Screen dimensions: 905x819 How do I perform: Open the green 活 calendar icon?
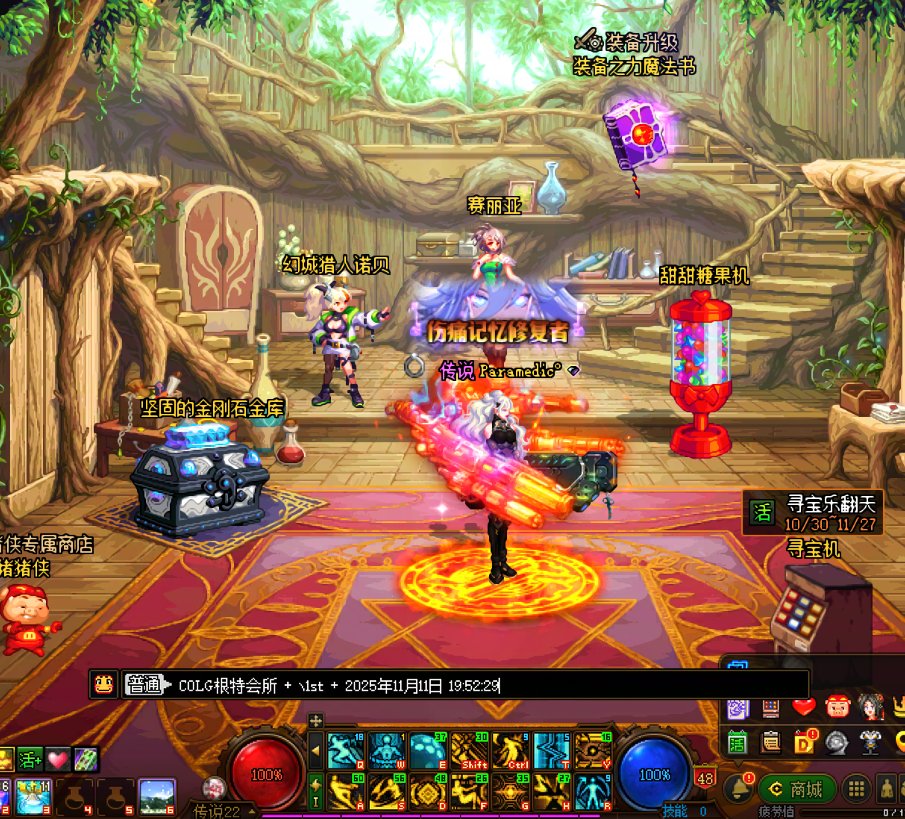click(738, 742)
